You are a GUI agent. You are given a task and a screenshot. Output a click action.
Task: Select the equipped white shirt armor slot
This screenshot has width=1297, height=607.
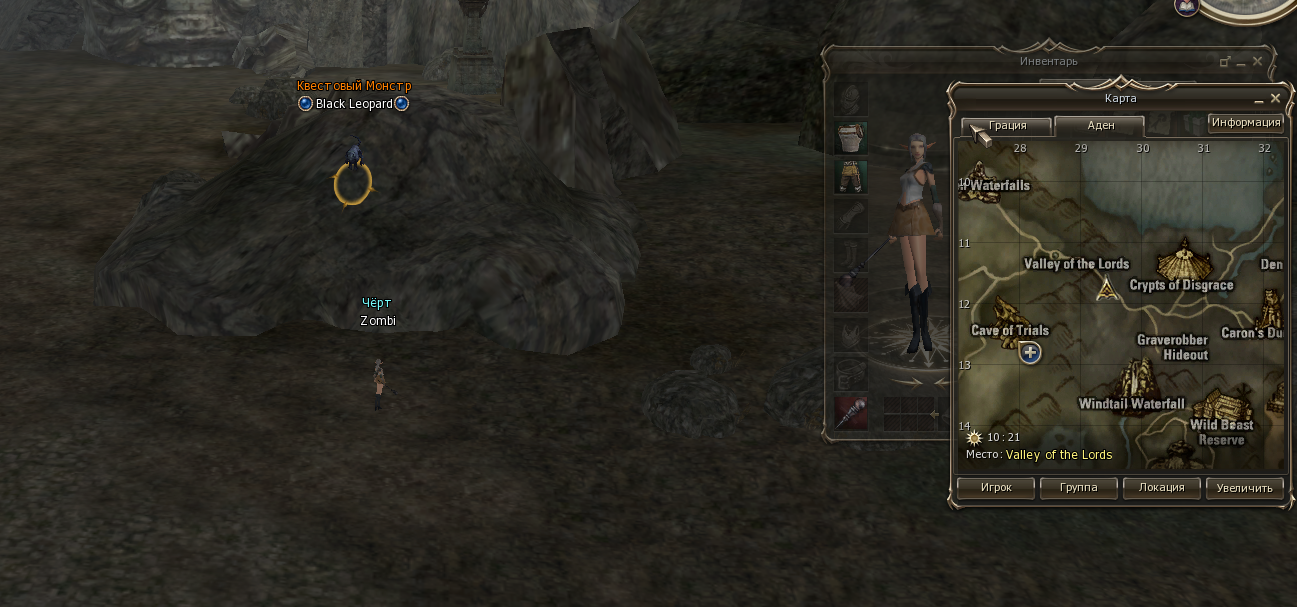click(x=851, y=137)
